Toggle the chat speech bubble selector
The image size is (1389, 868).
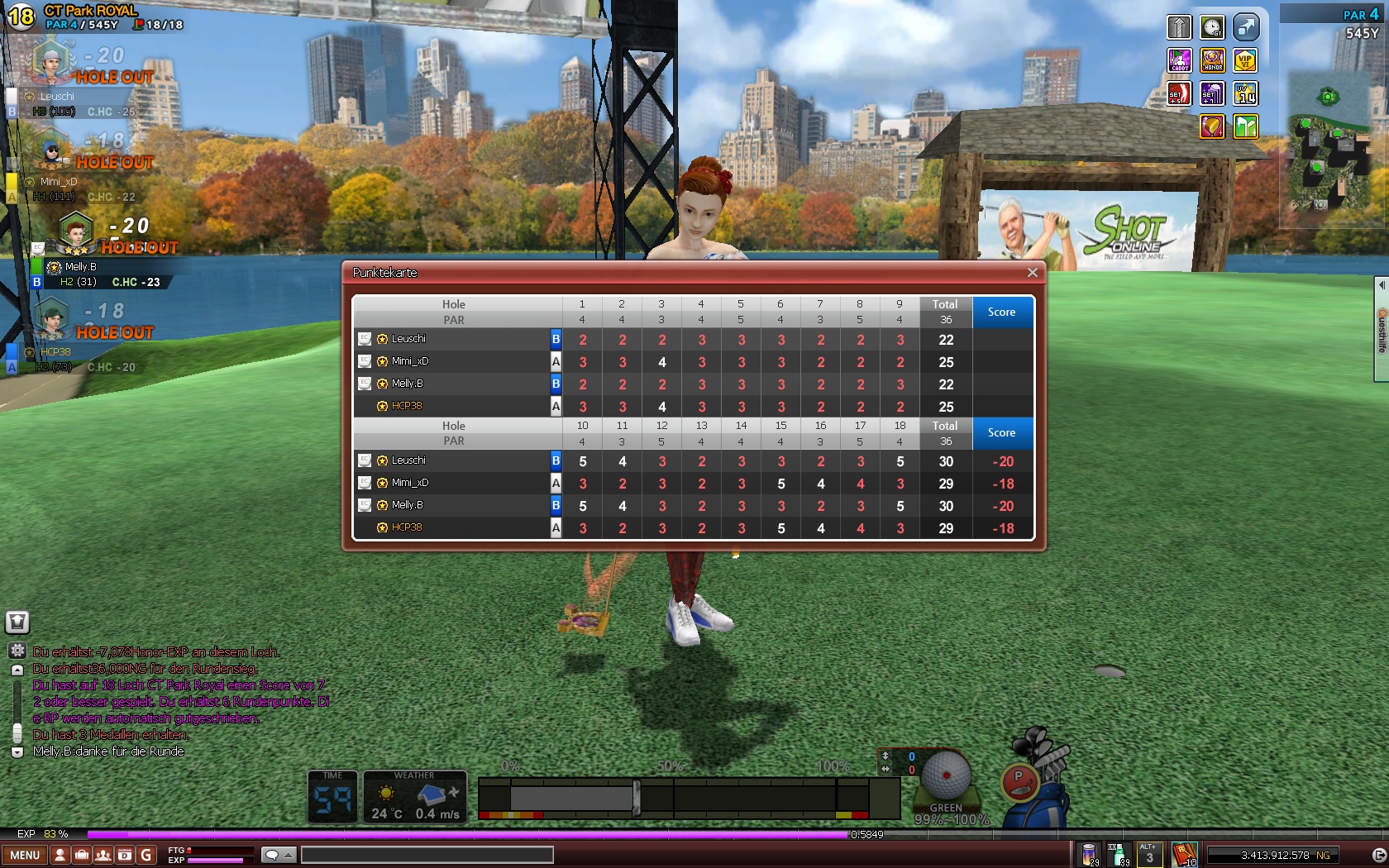pyautogui.click(x=278, y=855)
